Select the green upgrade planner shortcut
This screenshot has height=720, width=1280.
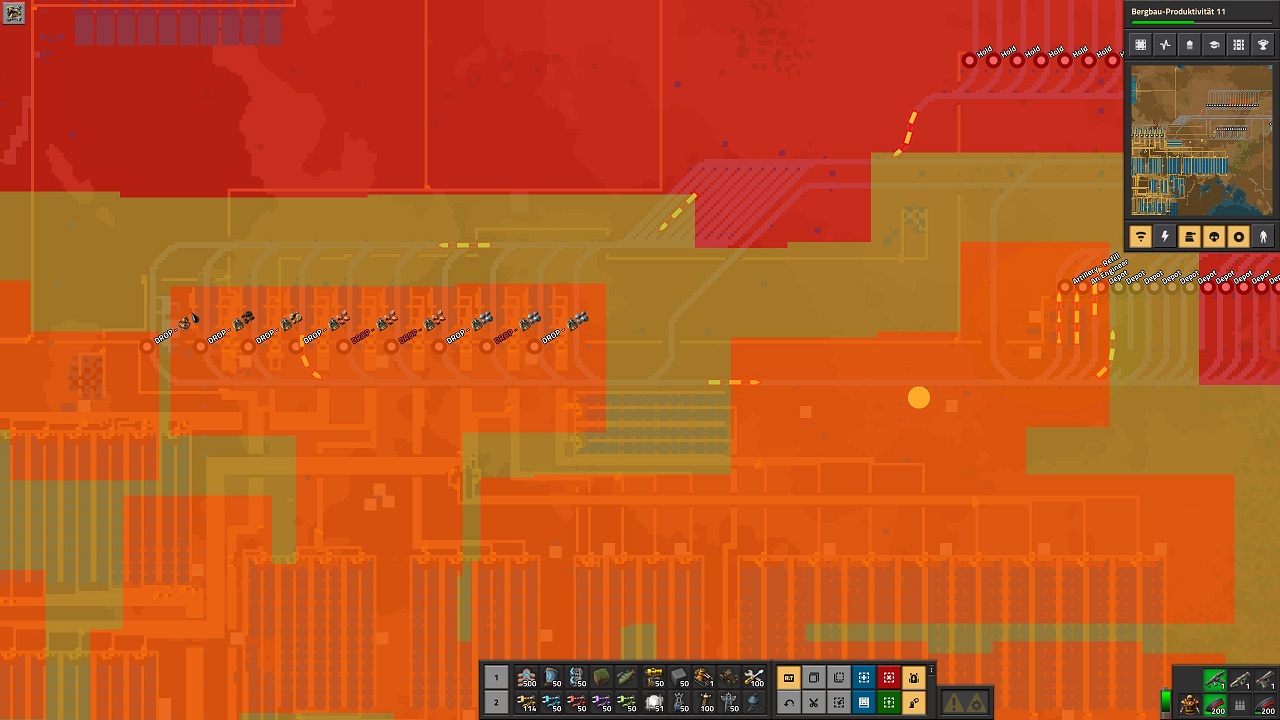click(x=889, y=702)
